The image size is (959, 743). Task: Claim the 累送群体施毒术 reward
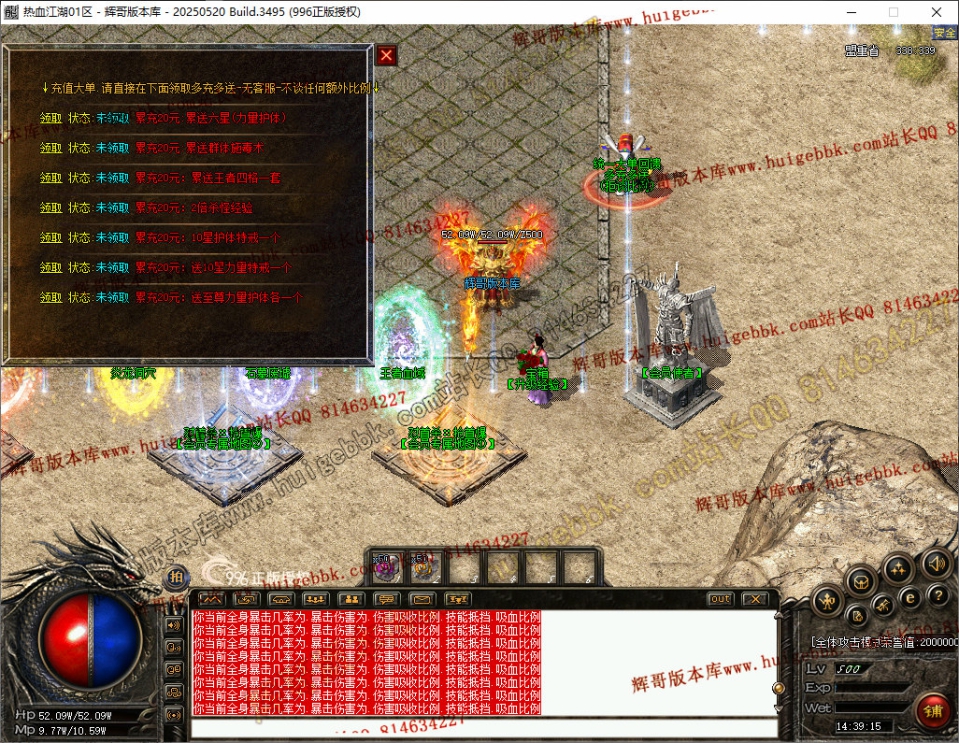(51, 148)
